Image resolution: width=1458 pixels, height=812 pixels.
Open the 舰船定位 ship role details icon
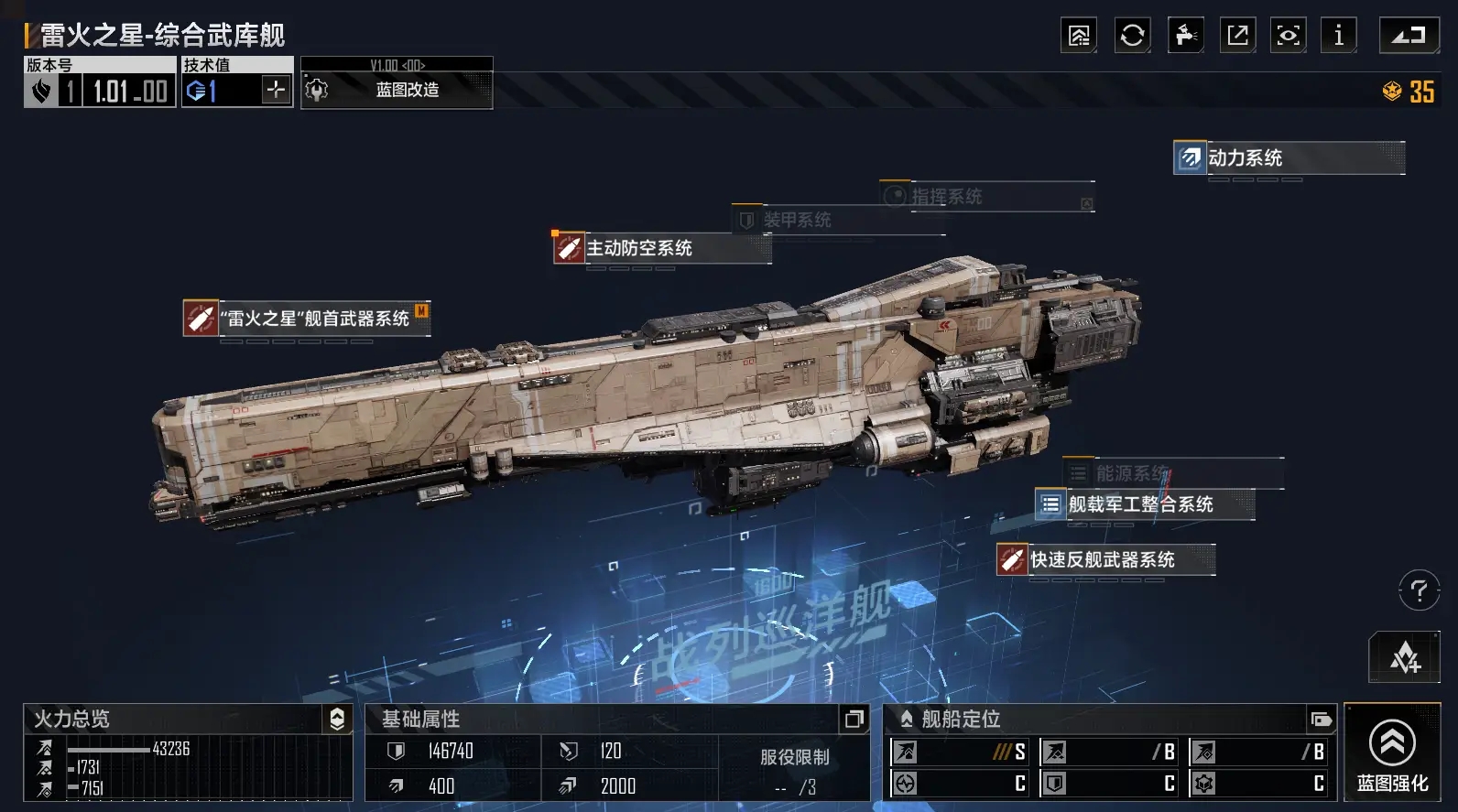[1321, 720]
